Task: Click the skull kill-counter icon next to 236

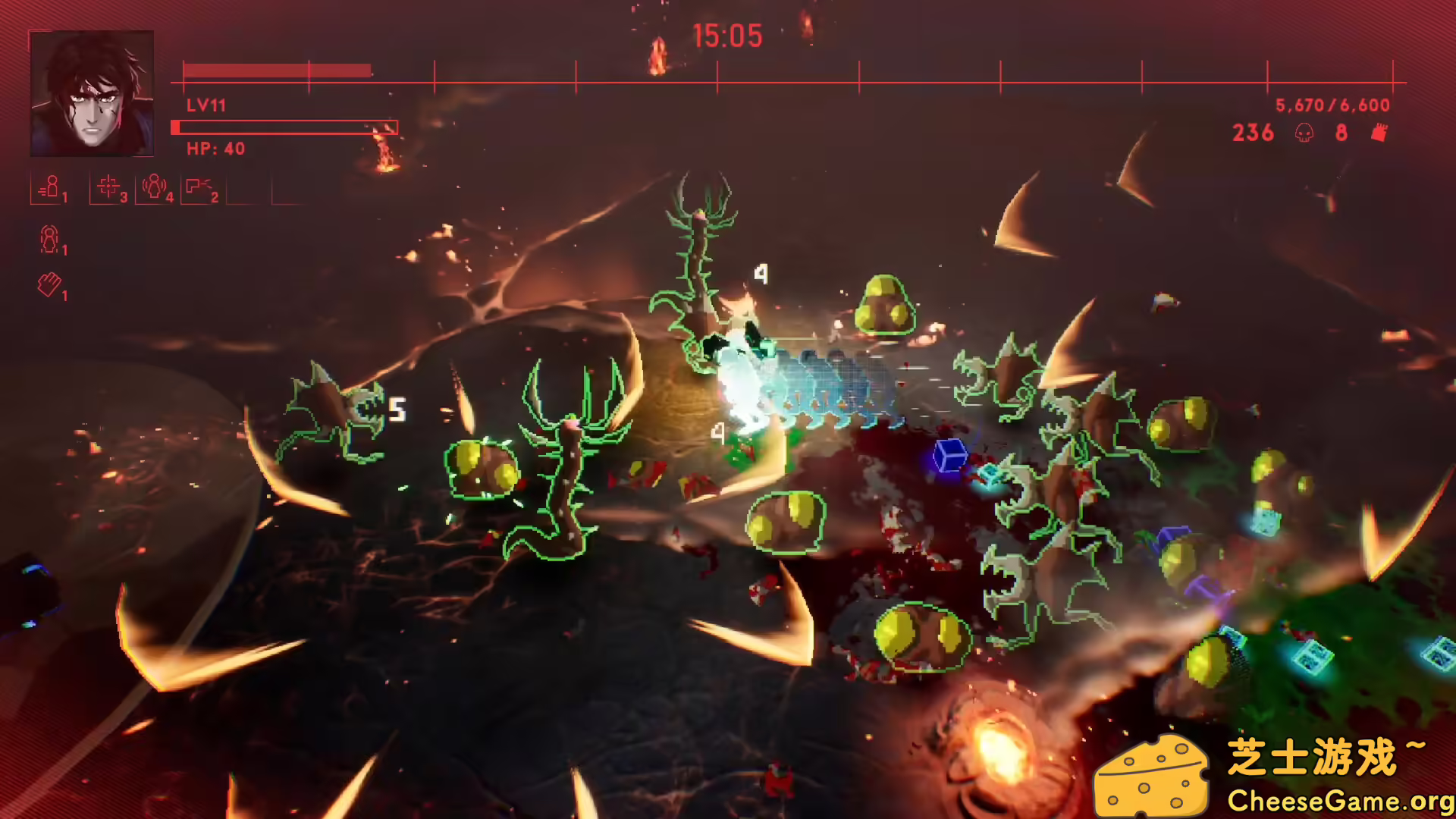Action: [x=1306, y=133]
